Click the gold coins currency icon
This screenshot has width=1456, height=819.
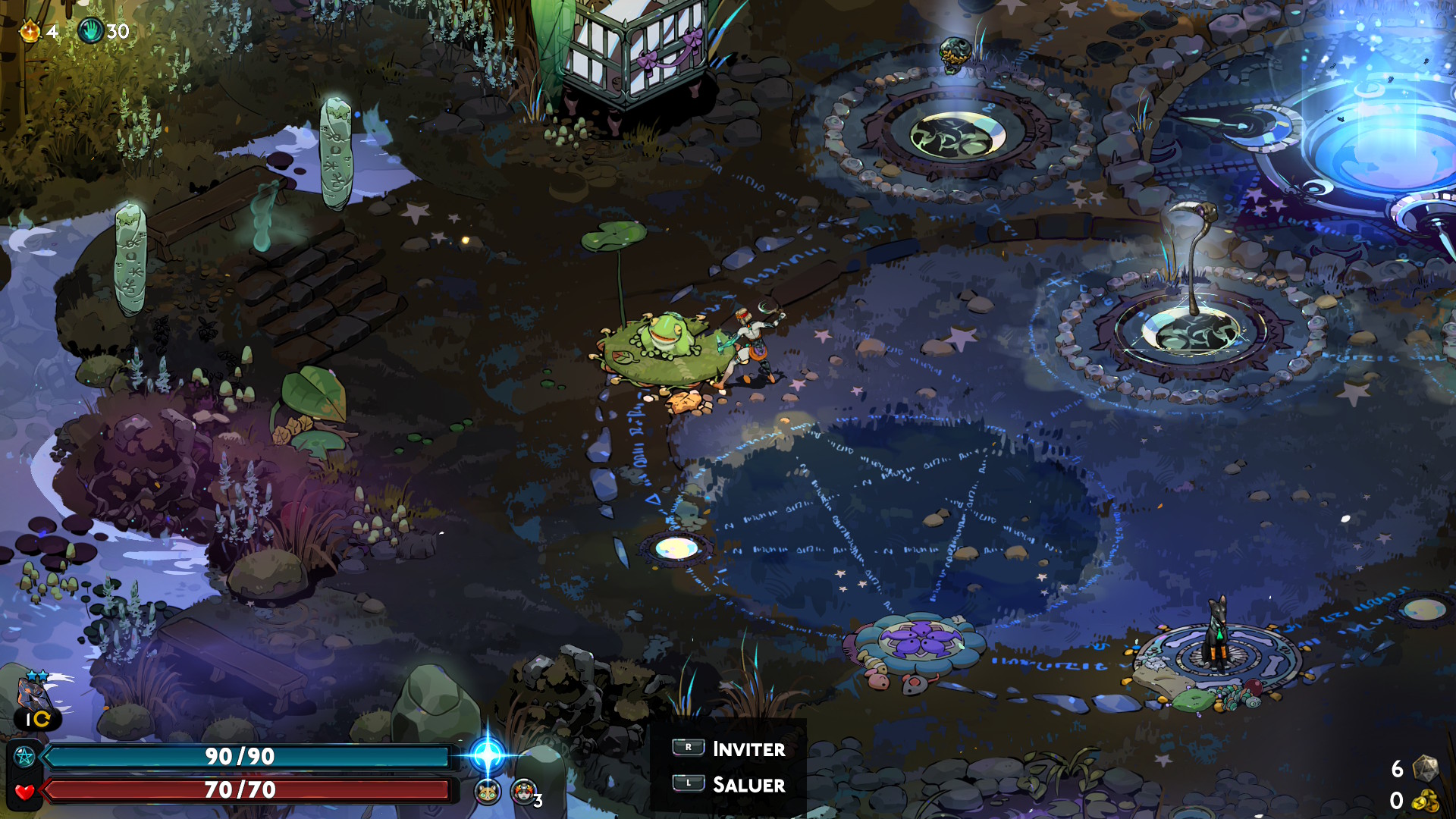[1426, 801]
